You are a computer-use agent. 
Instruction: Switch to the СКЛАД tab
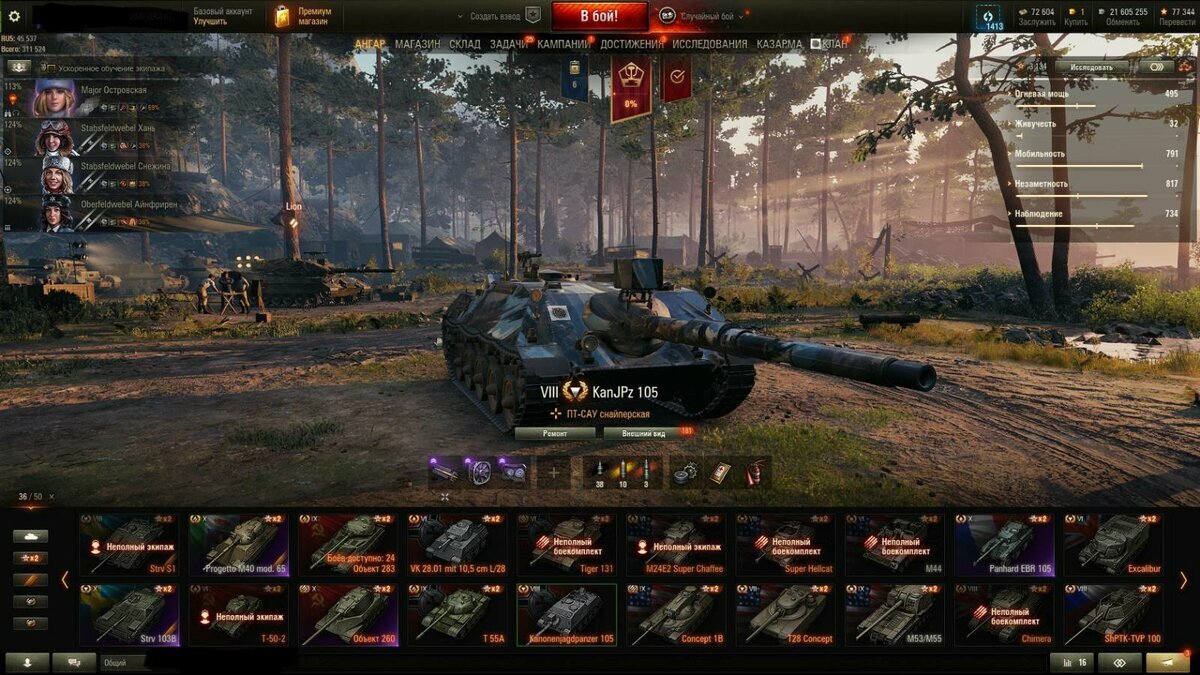tap(465, 44)
